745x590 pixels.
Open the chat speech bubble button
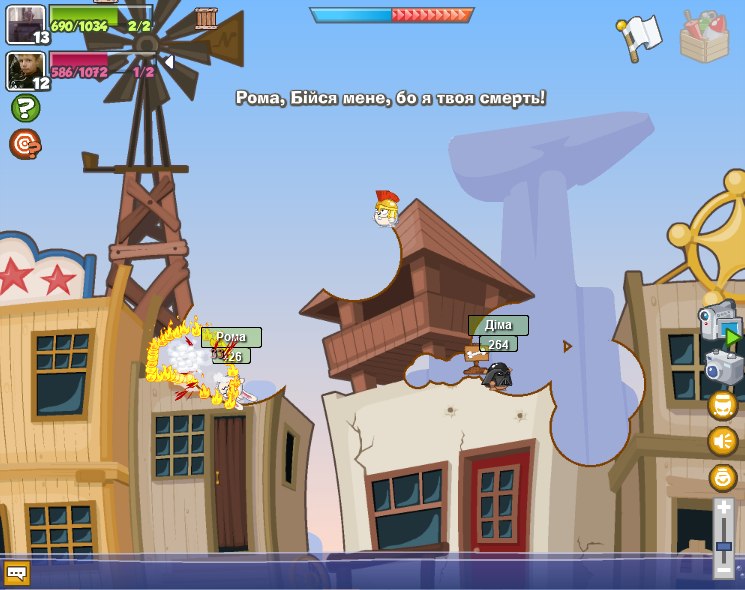coord(17,573)
